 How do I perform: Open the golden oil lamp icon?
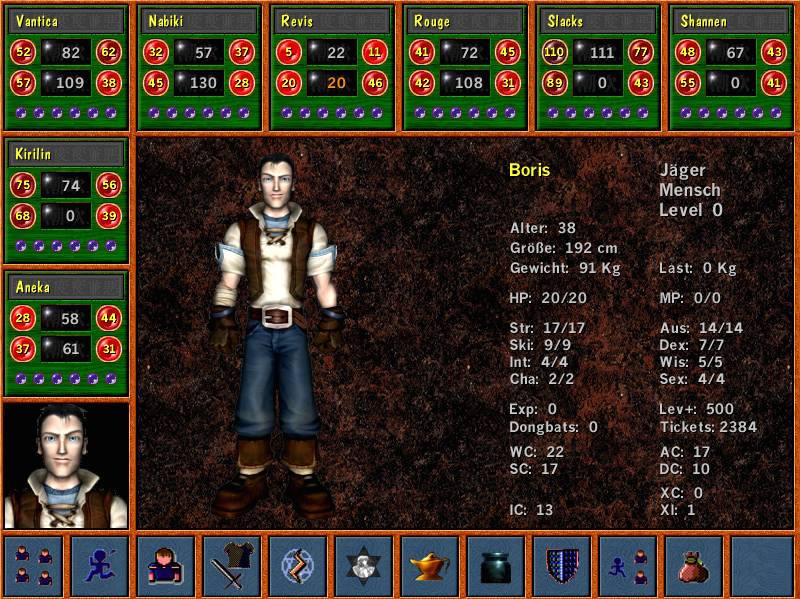pos(430,565)
